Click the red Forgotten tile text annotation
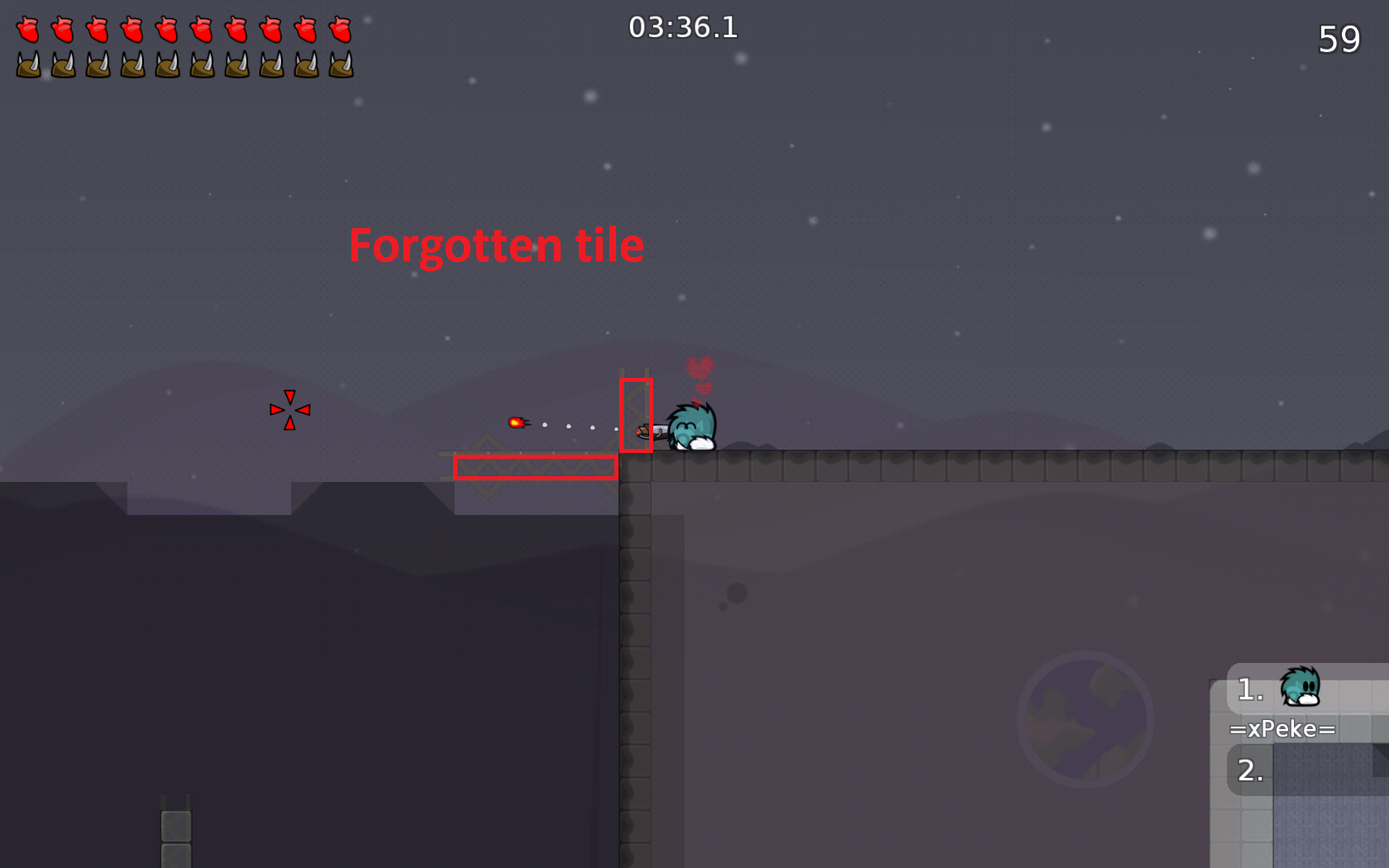This screenshot has width=1389, height=868. (x=497, y=245)
